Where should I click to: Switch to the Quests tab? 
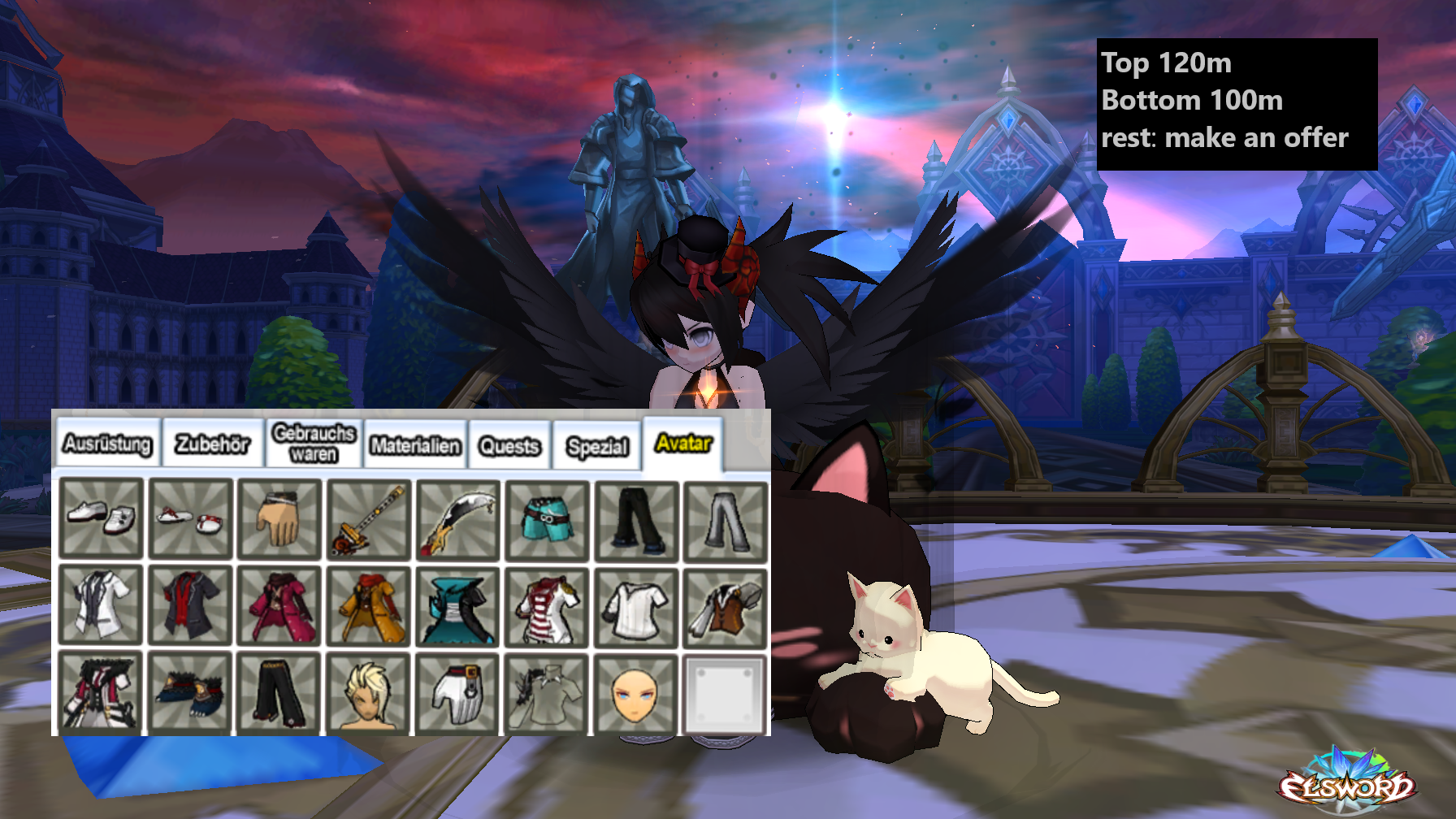pyautogui.click(x=509, y=446)
